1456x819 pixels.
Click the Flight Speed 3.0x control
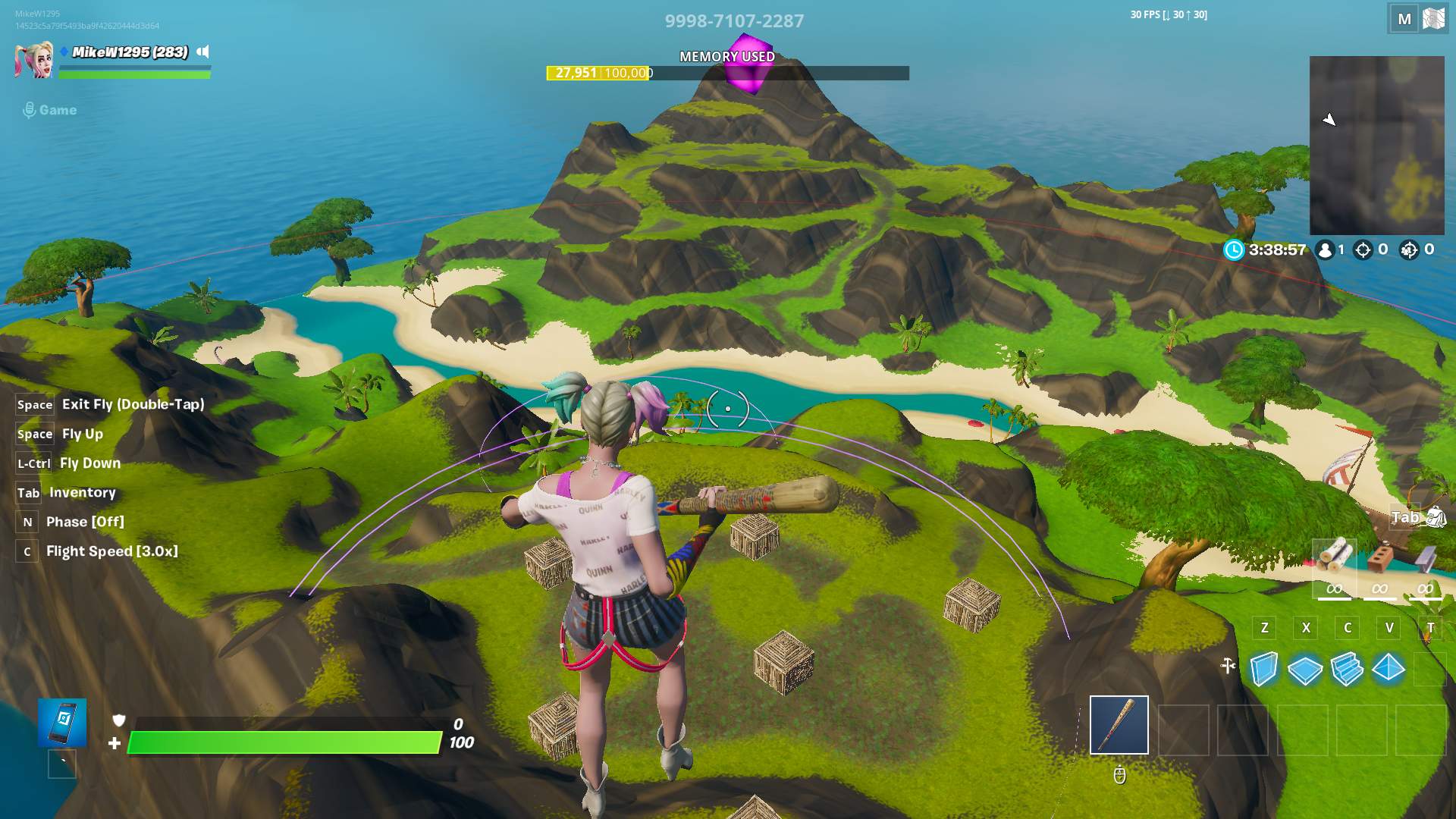tap(111, 551)
